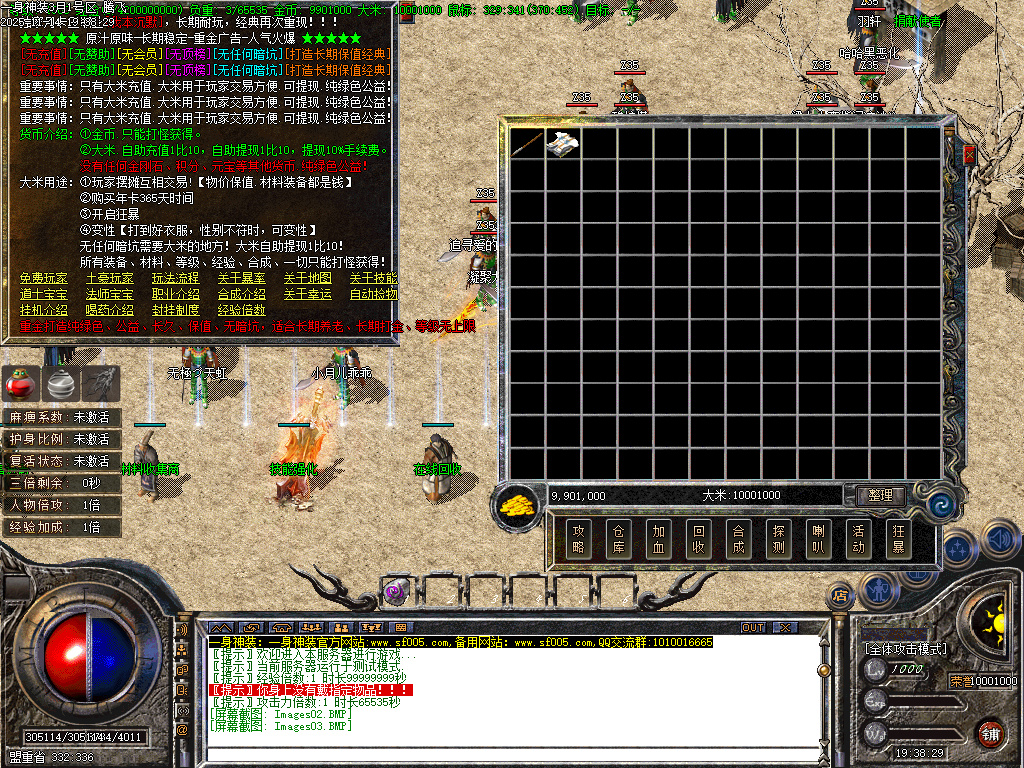The image size is (1024, 768).
Task: Close the chat with the X button
Action: [786, 628]
